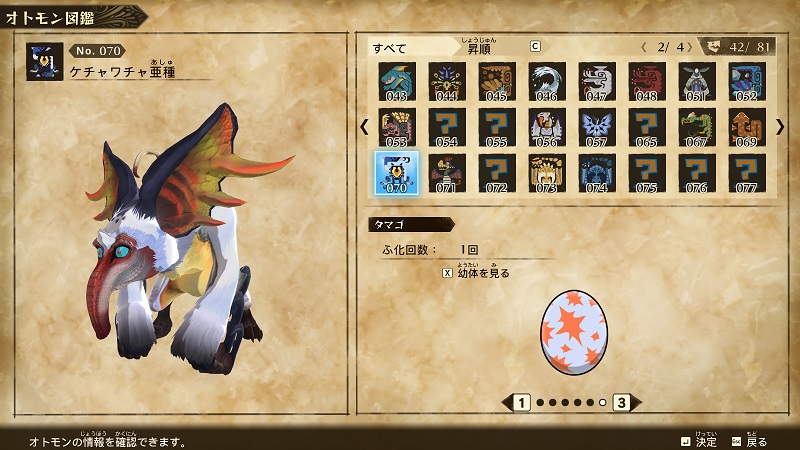The image size is (800, 450).
Task: Confirm with the 決定 button
Action: [698, 441]
